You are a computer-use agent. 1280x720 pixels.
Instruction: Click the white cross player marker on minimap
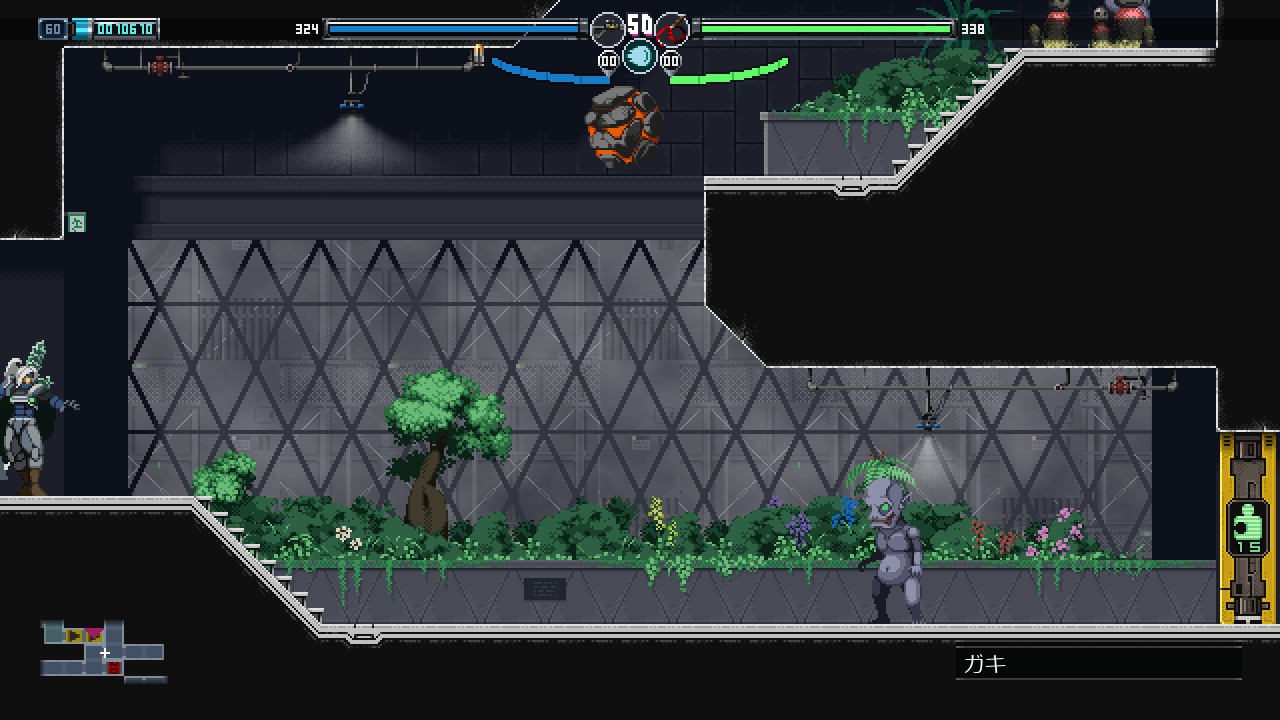point(105,653)
